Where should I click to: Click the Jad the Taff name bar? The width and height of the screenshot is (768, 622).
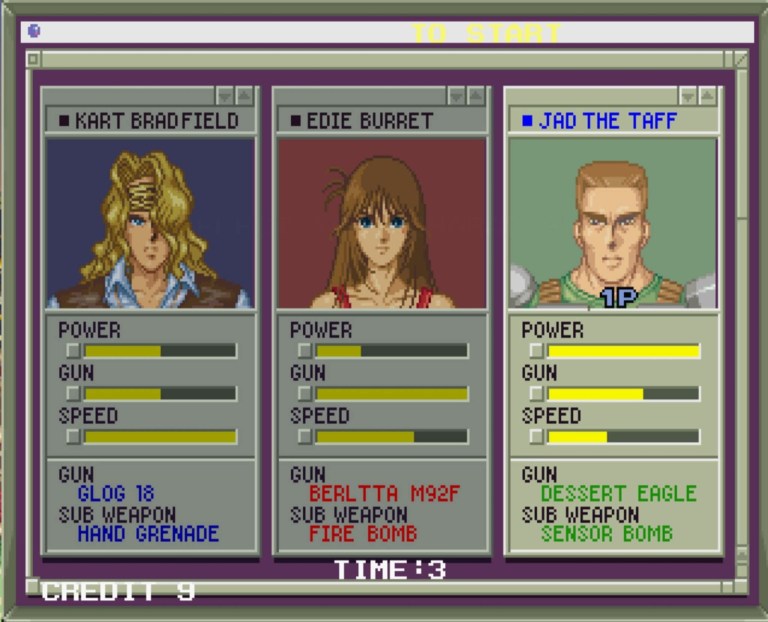pyautogui.click(x=612, y=121)
